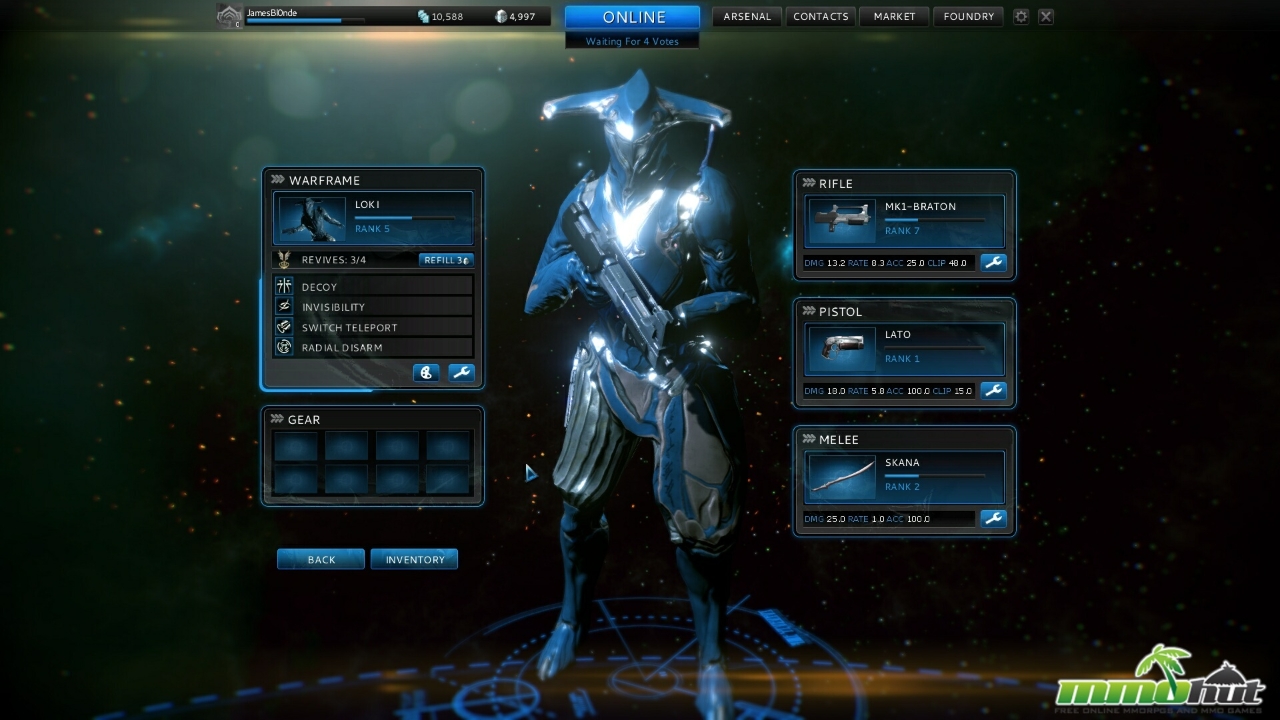Open warframe color customization palette
Viewport: 1280px width, 720px height.
pyautogui.click(x=426, y=373)
